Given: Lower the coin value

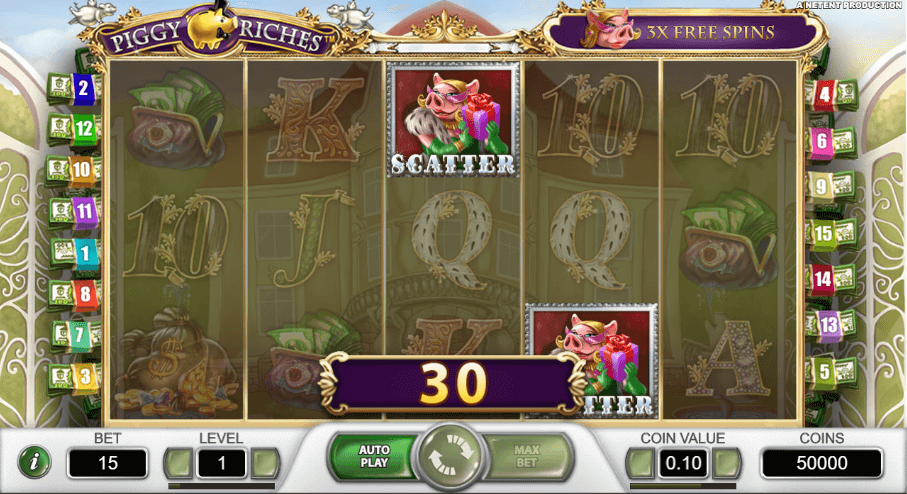Looking at the screenshot, I should (640, 463).
